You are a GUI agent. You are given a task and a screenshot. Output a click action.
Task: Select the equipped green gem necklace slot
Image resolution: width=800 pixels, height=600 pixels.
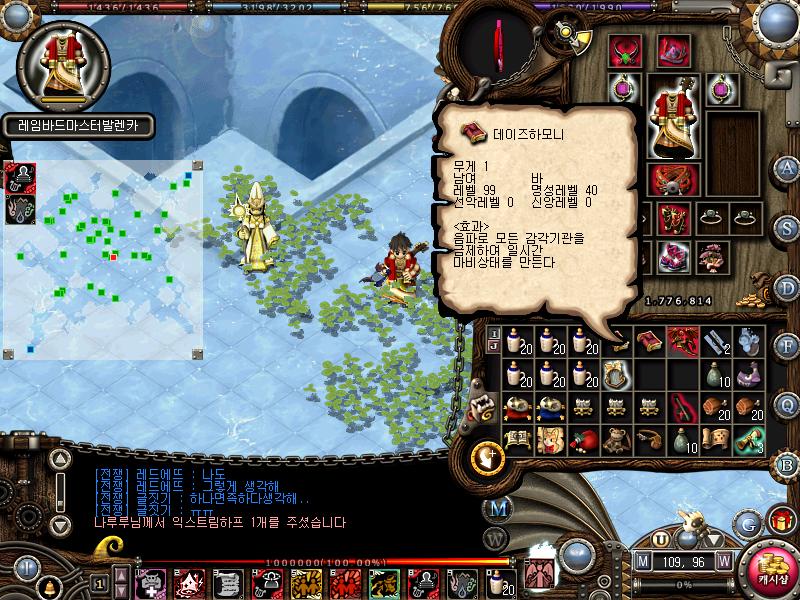[626, 48]
